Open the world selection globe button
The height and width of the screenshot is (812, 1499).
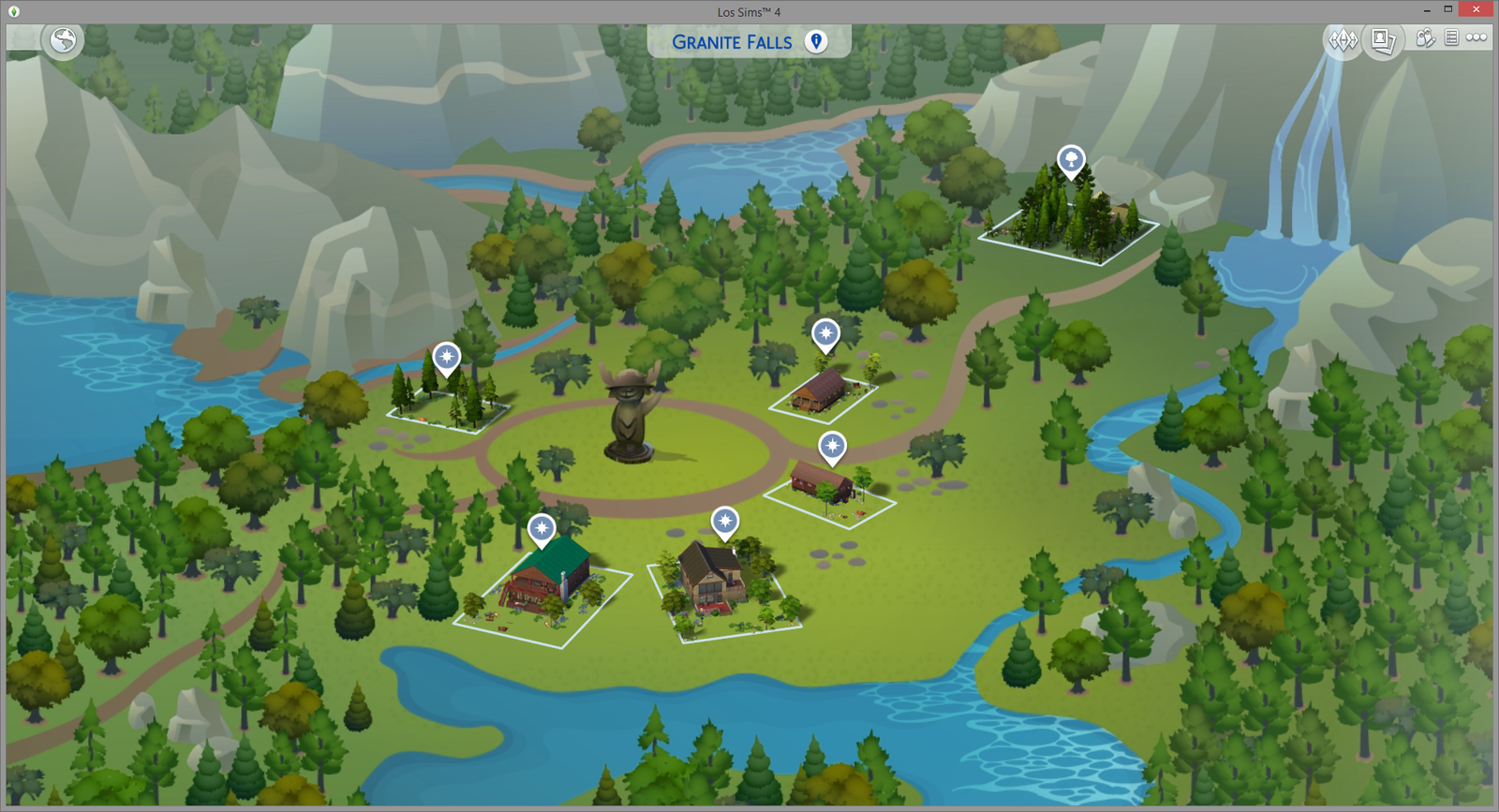point(64,40)
